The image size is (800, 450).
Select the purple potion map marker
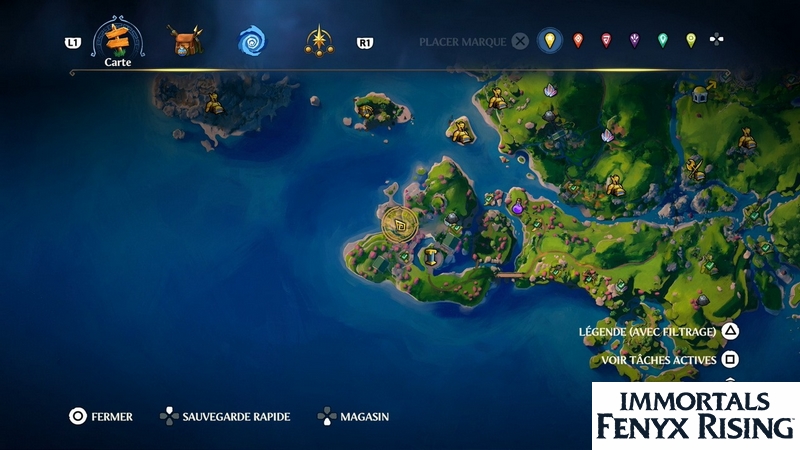[x=518, y=208]
